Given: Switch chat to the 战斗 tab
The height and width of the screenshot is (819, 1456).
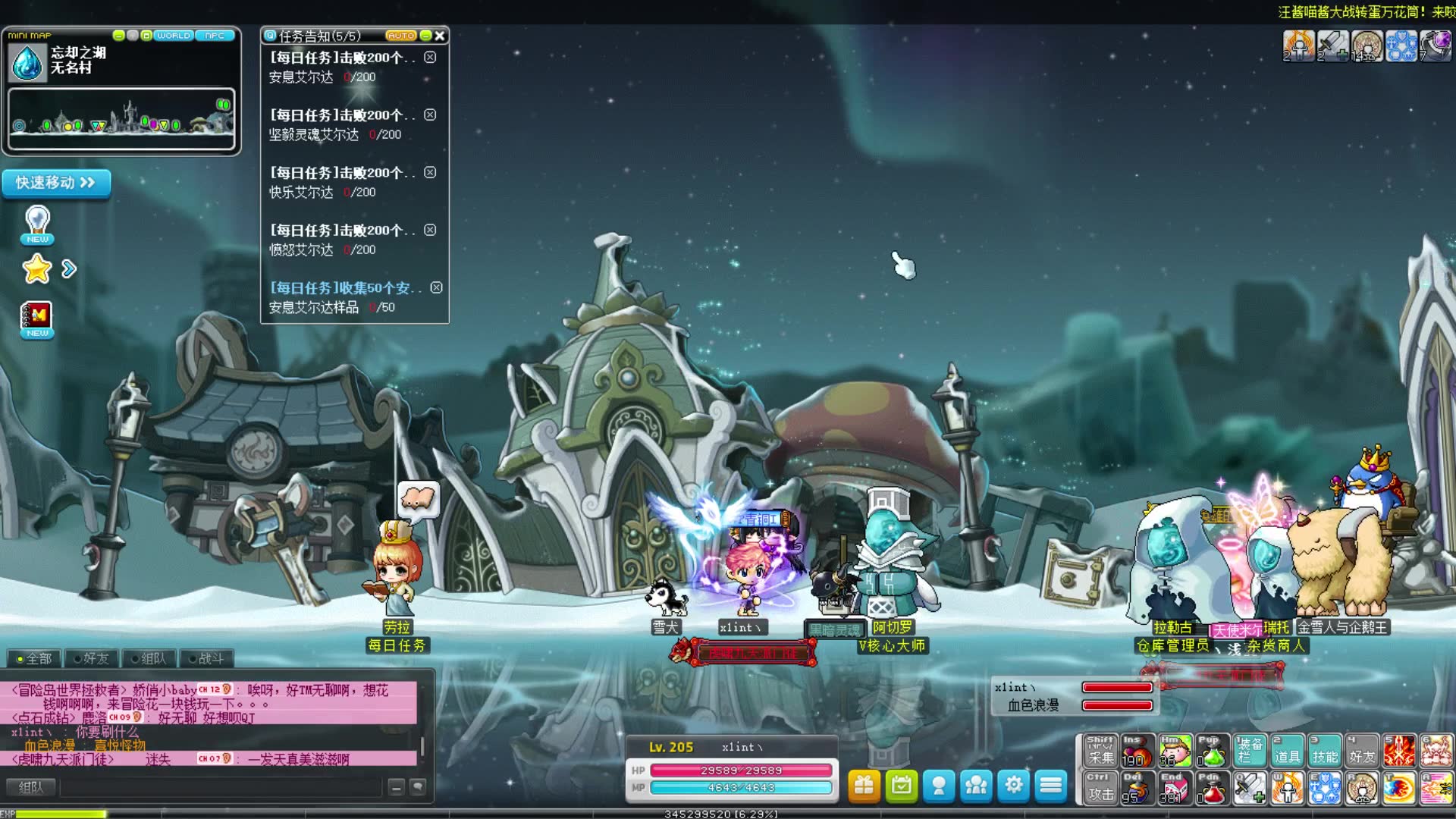Looking at the screenshot, I should 207,658.
